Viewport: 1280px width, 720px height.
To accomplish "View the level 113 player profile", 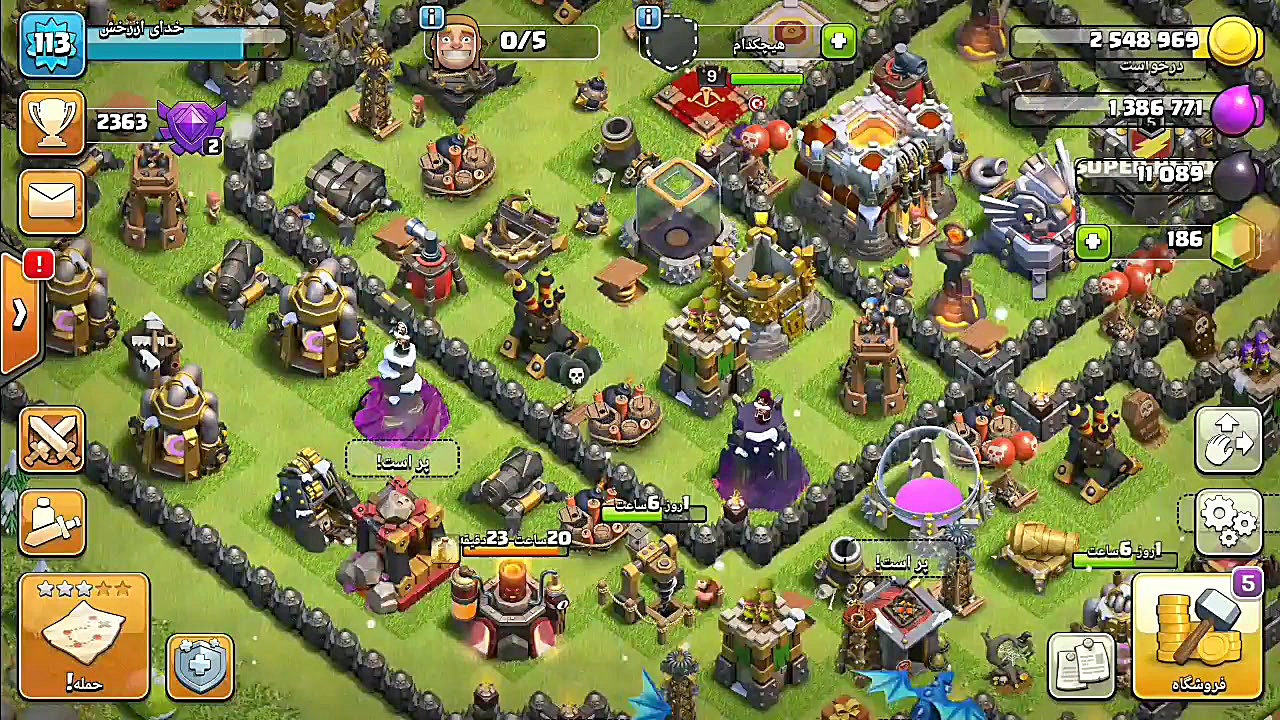I will point(52,44).
